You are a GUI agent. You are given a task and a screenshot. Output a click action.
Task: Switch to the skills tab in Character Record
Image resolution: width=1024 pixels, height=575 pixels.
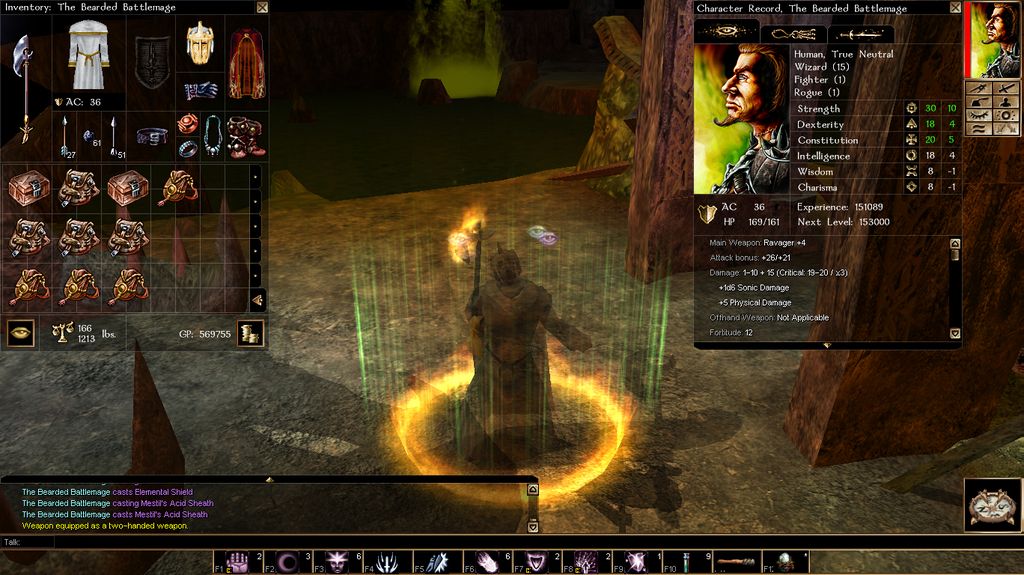click(x=794, y=33)
